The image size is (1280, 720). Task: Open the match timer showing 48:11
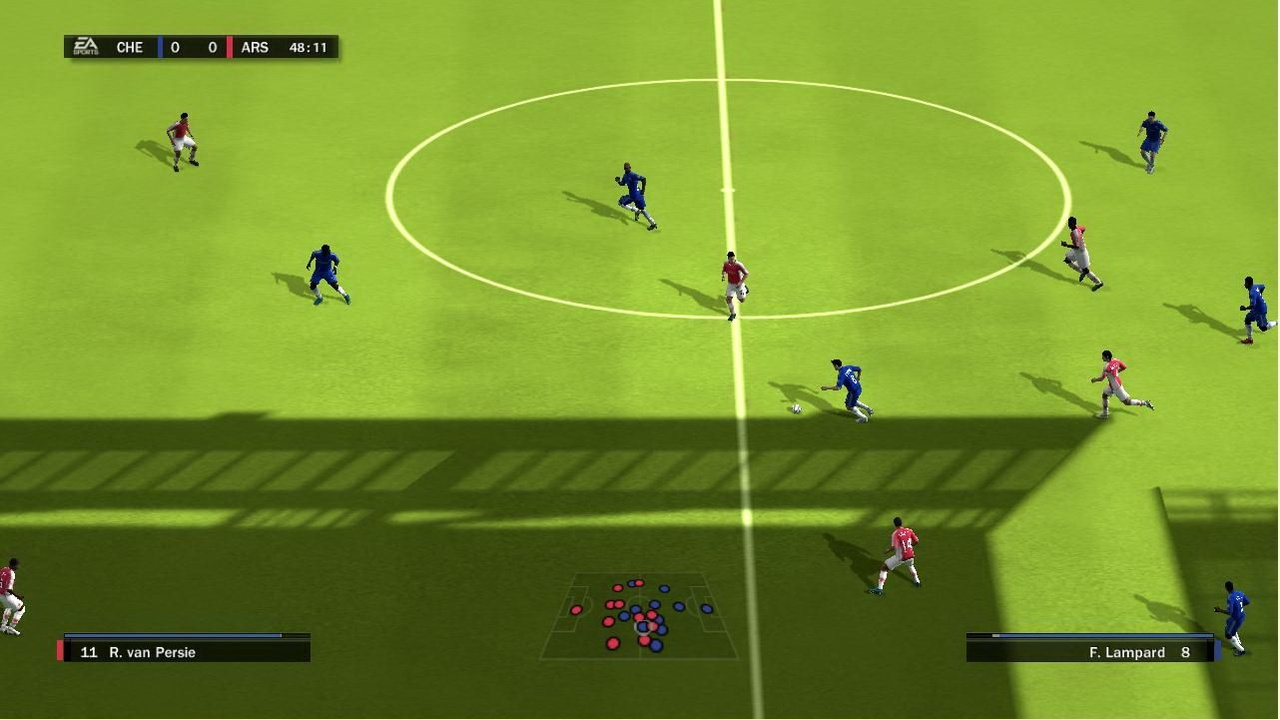coord(310,47)
